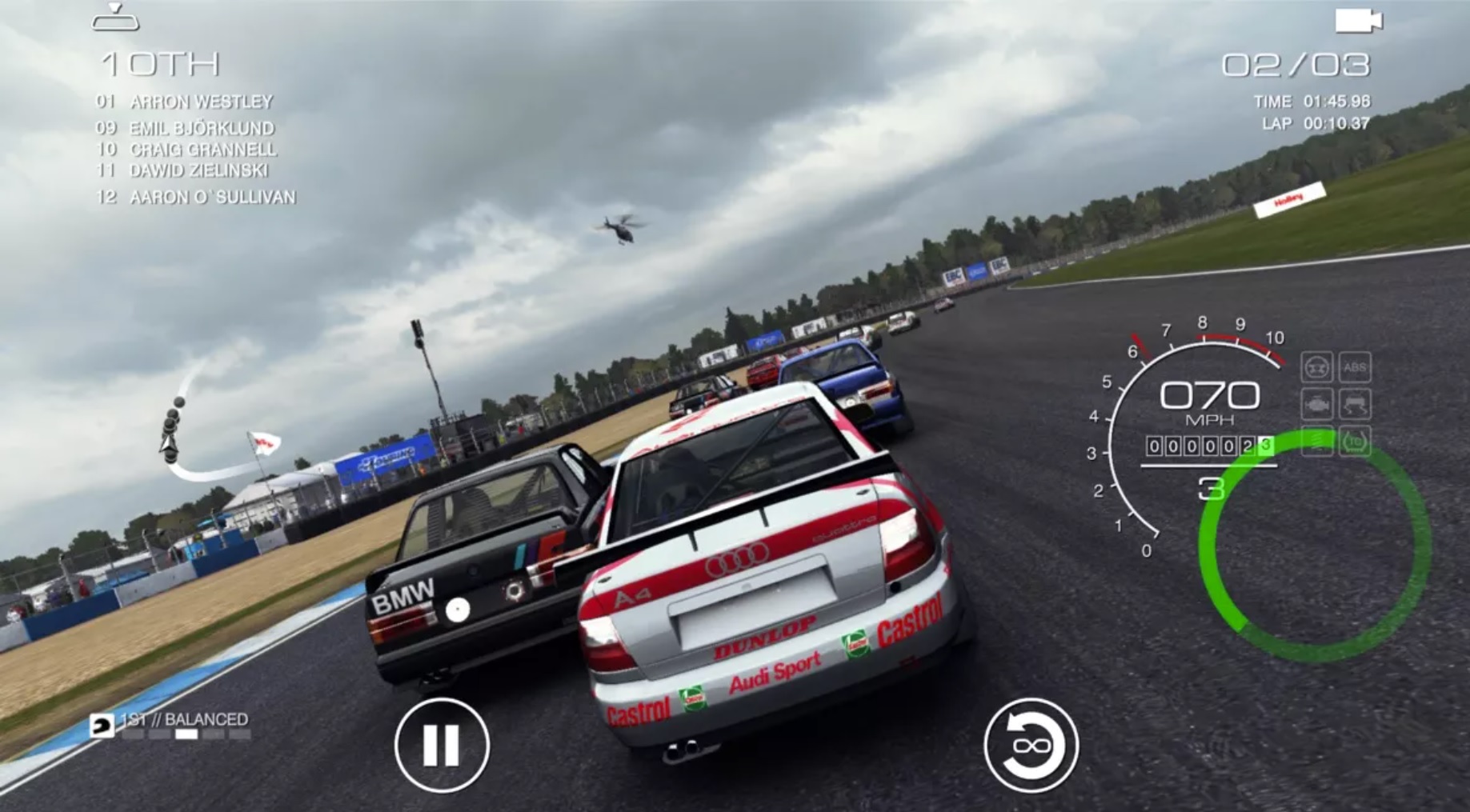
Task: Tap the traction control TC icon
Action: point(1354,442)
